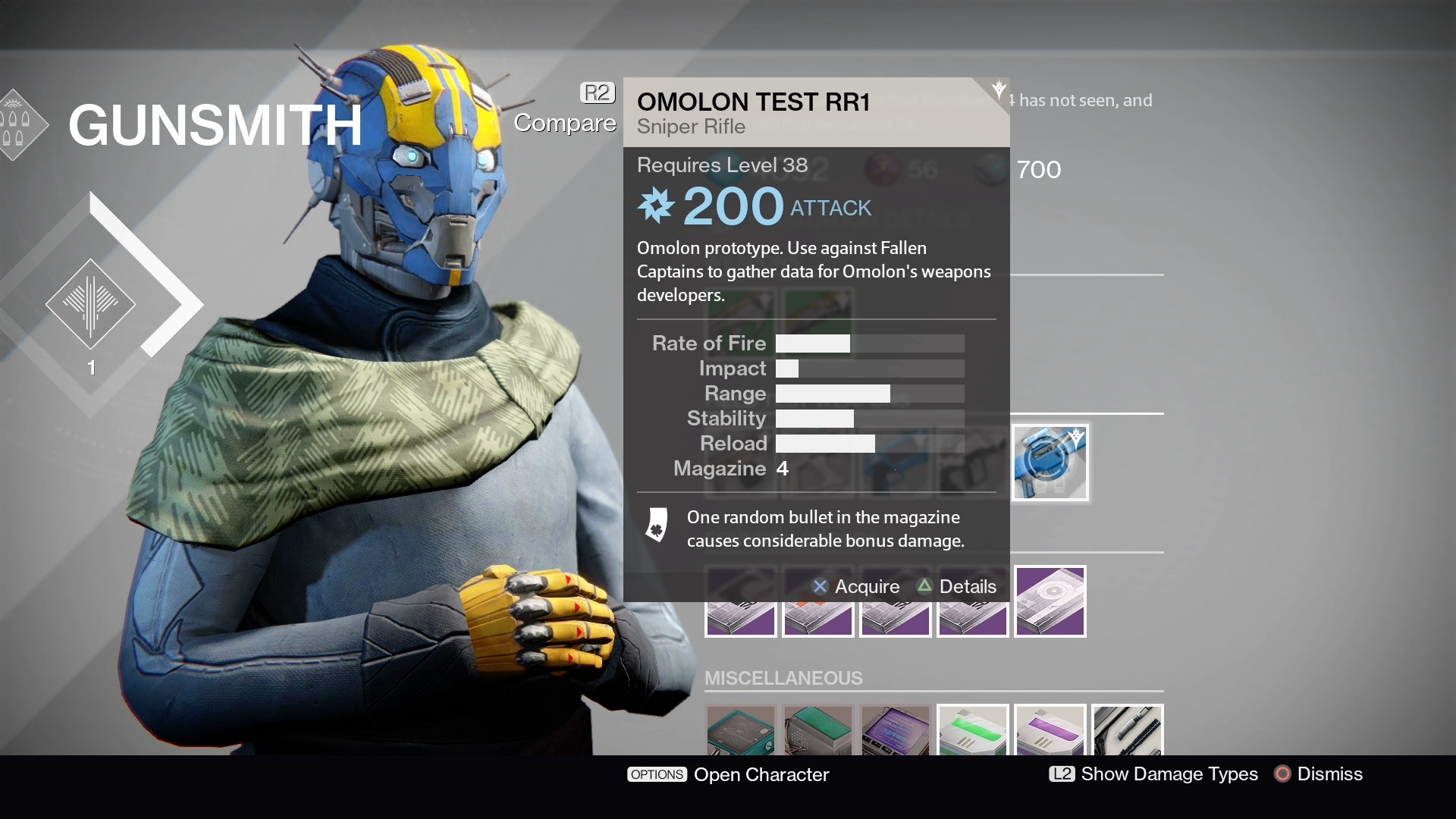The image size is (1456, 819).
Task: Choose the green ammo synthesis pack
Action: tap(973, 730)
